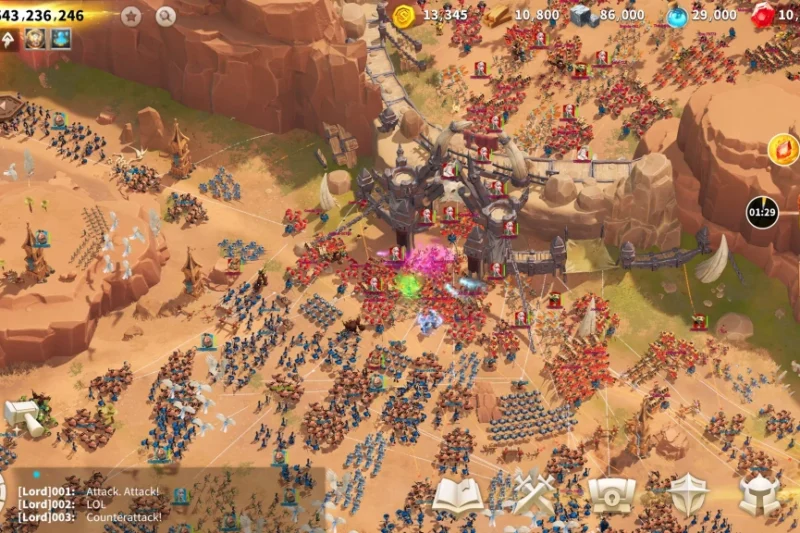This screenshot has width=800, height=533.
Task: Open the open-book quests menu
Action: 458,495
